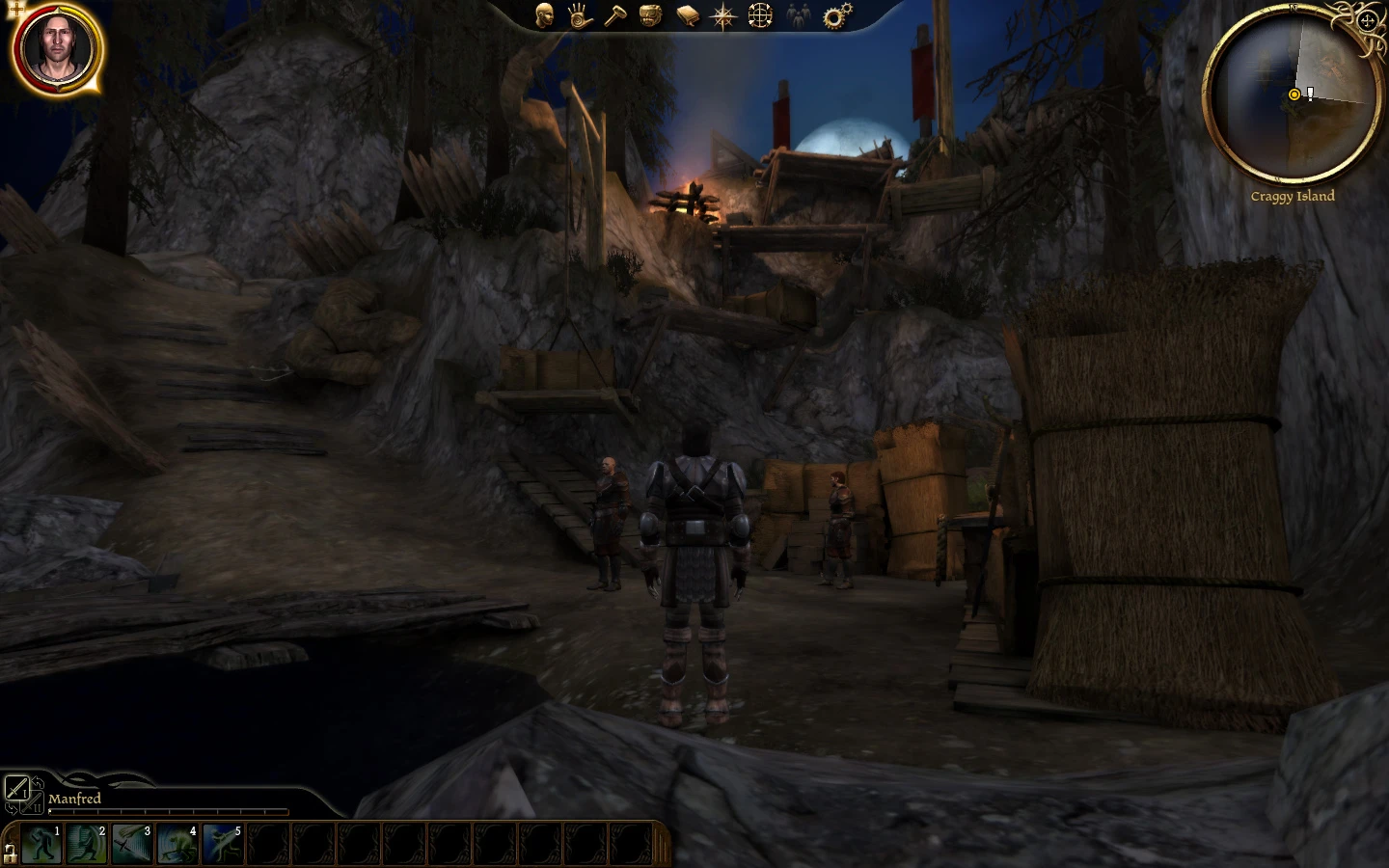1389x868 pixels.
Task: Click the minimap compass rose
Action: (x=1367, y=21)
